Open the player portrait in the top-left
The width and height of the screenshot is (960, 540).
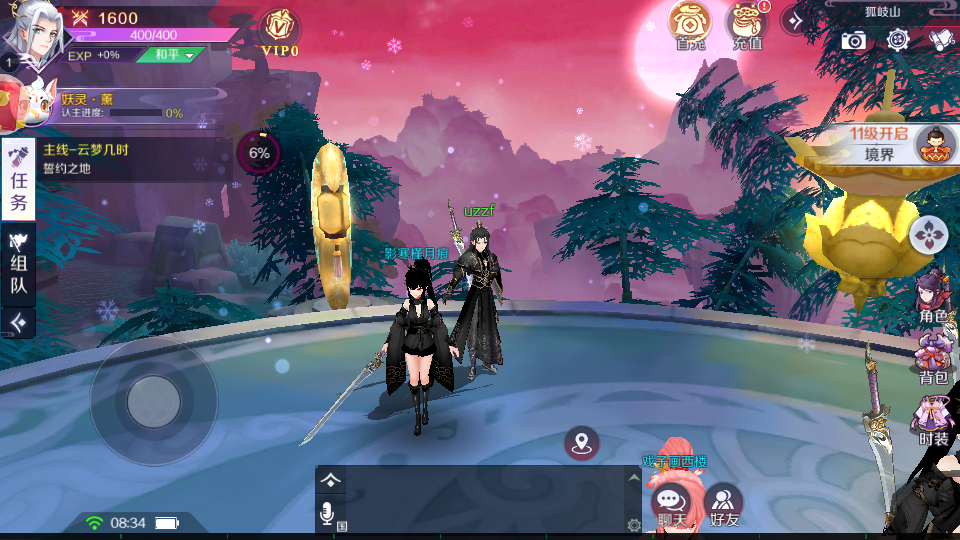[30, 32]
